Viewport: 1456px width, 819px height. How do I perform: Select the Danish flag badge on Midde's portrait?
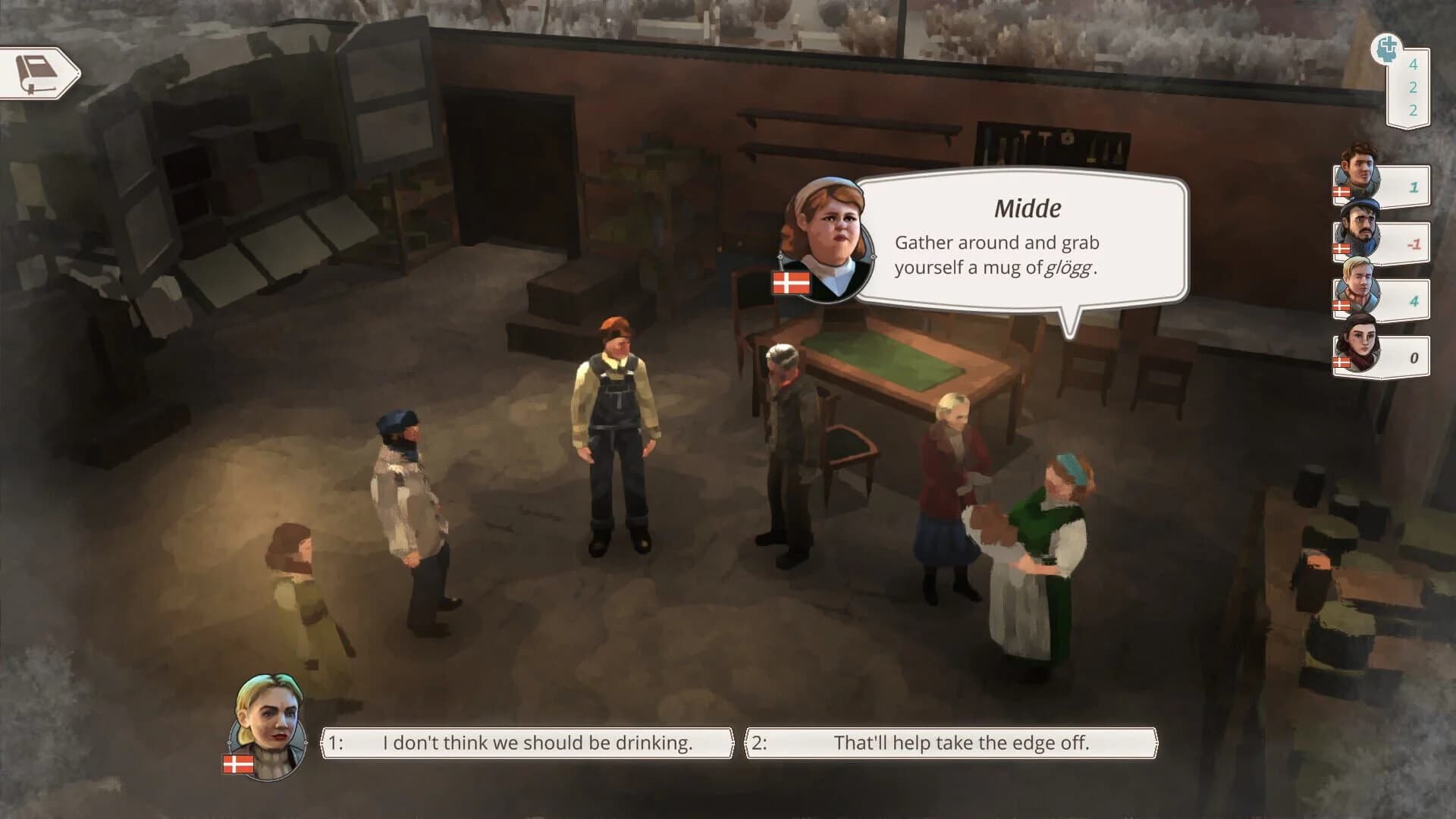(x=790, y=281)
